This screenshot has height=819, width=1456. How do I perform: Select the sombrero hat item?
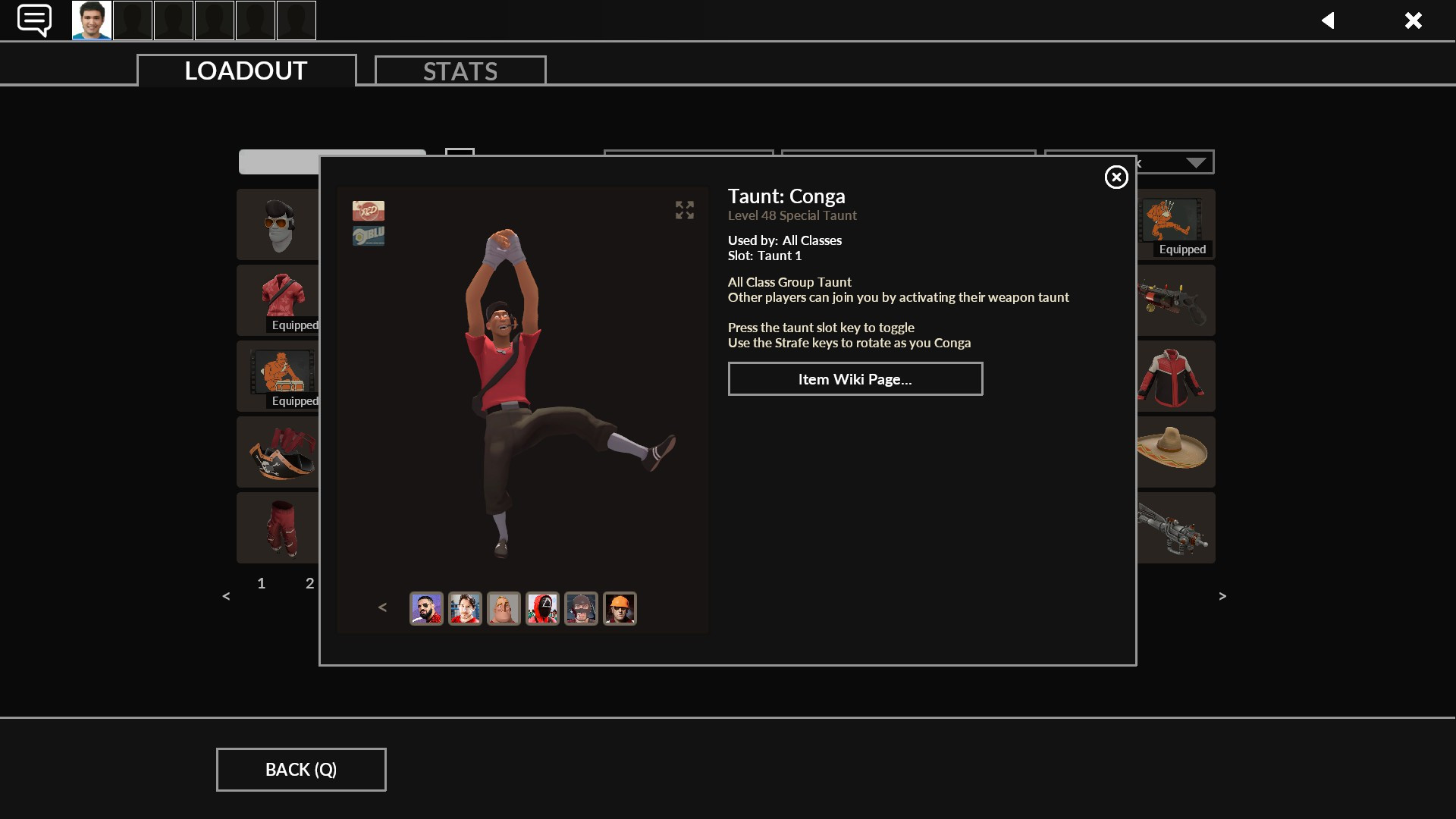click(1175, 452)
